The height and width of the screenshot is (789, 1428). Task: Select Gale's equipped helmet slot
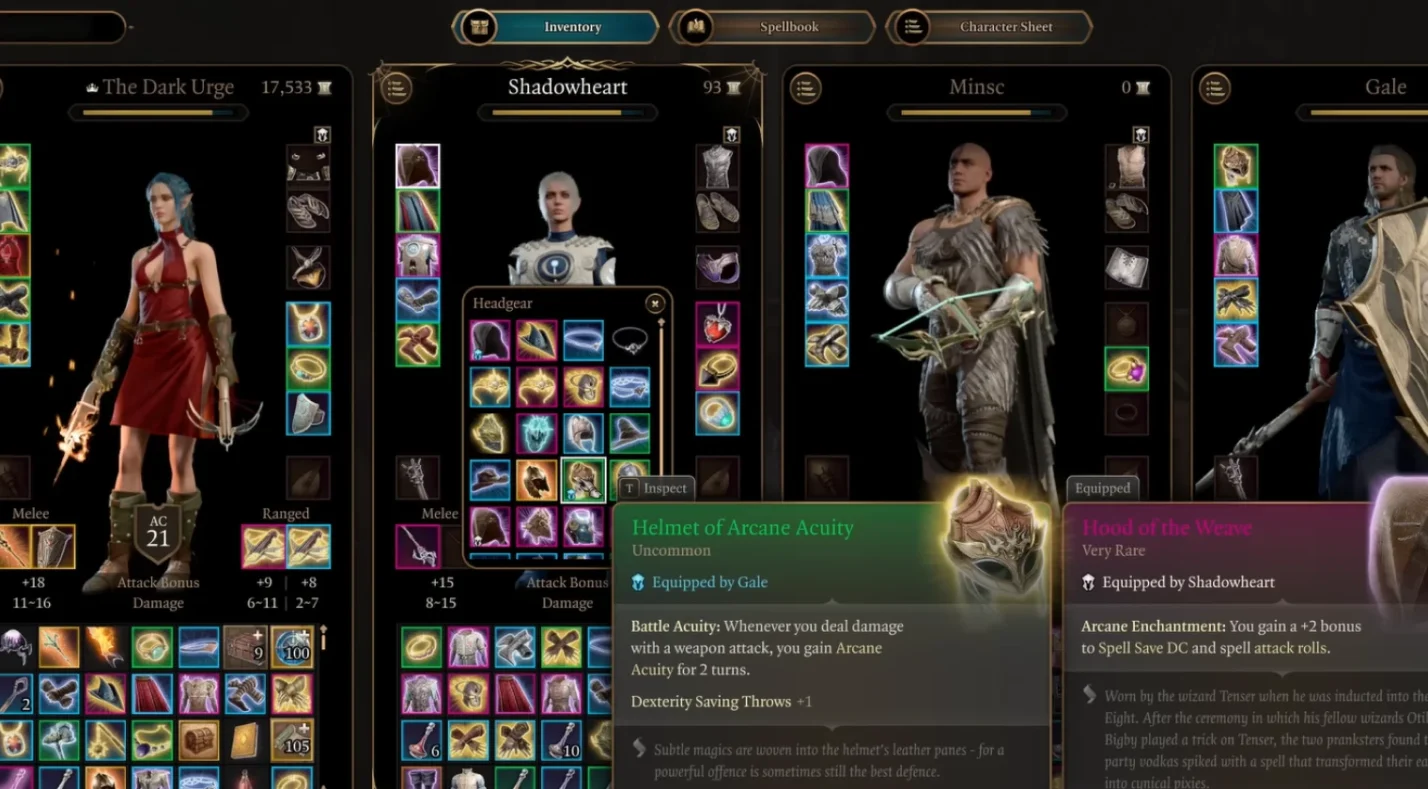(1236, 166)
